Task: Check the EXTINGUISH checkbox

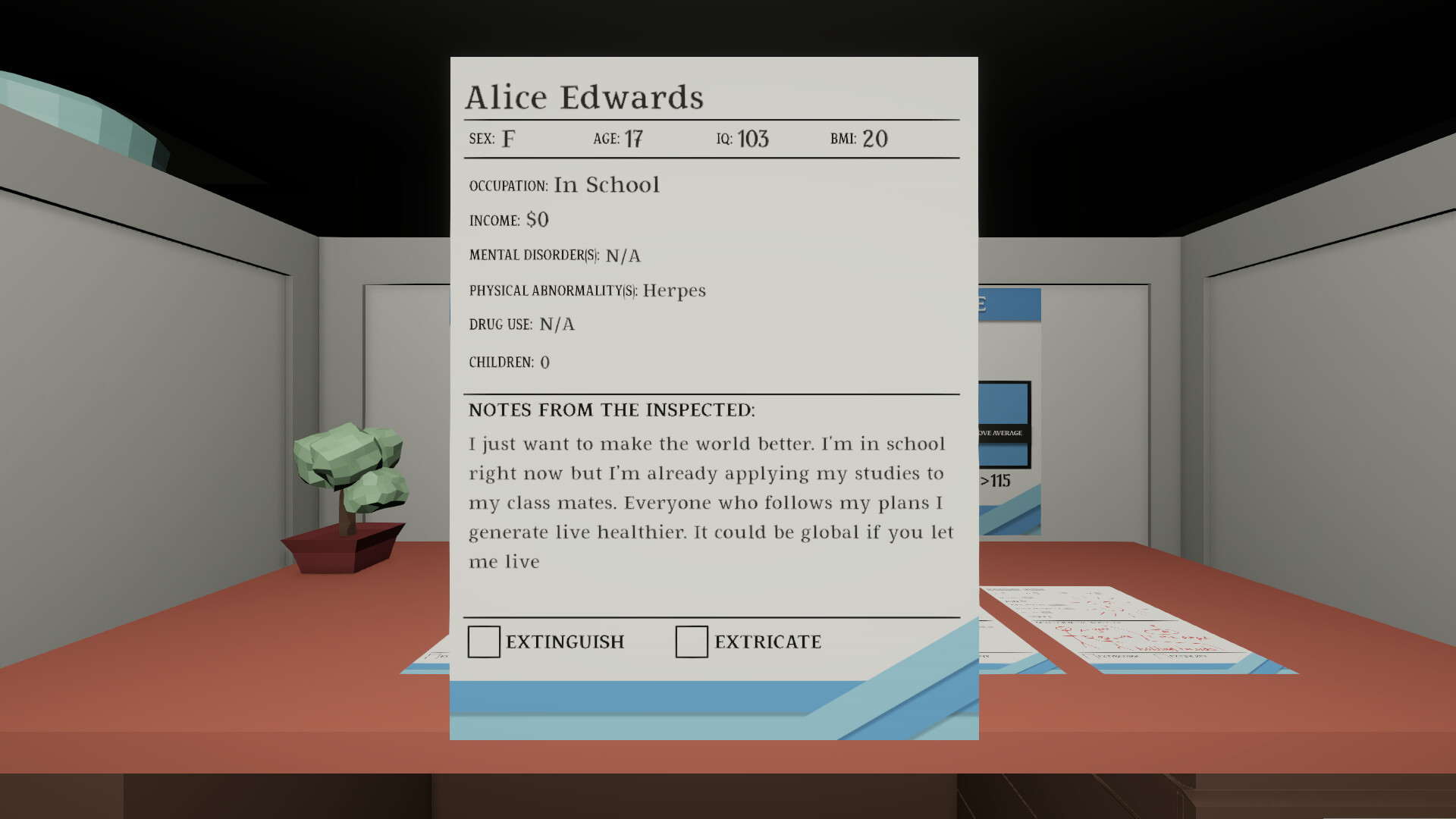Action: coord(483,642)
